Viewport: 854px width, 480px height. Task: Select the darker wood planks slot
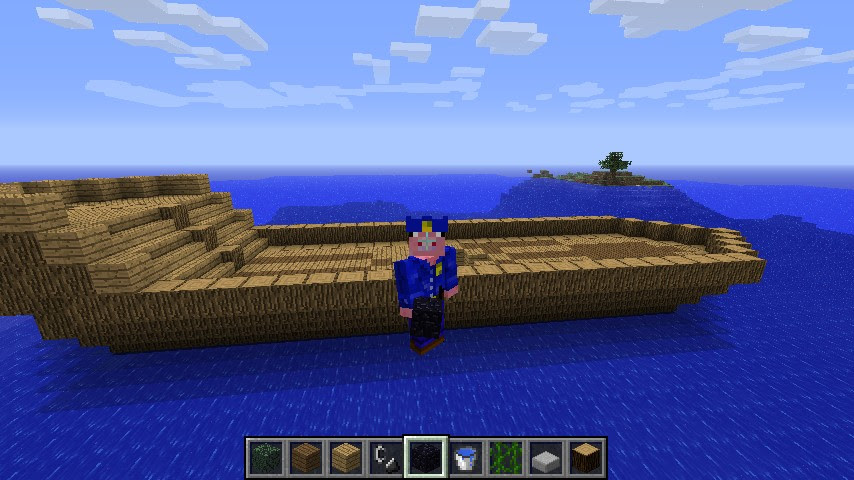tap(305, 457)
